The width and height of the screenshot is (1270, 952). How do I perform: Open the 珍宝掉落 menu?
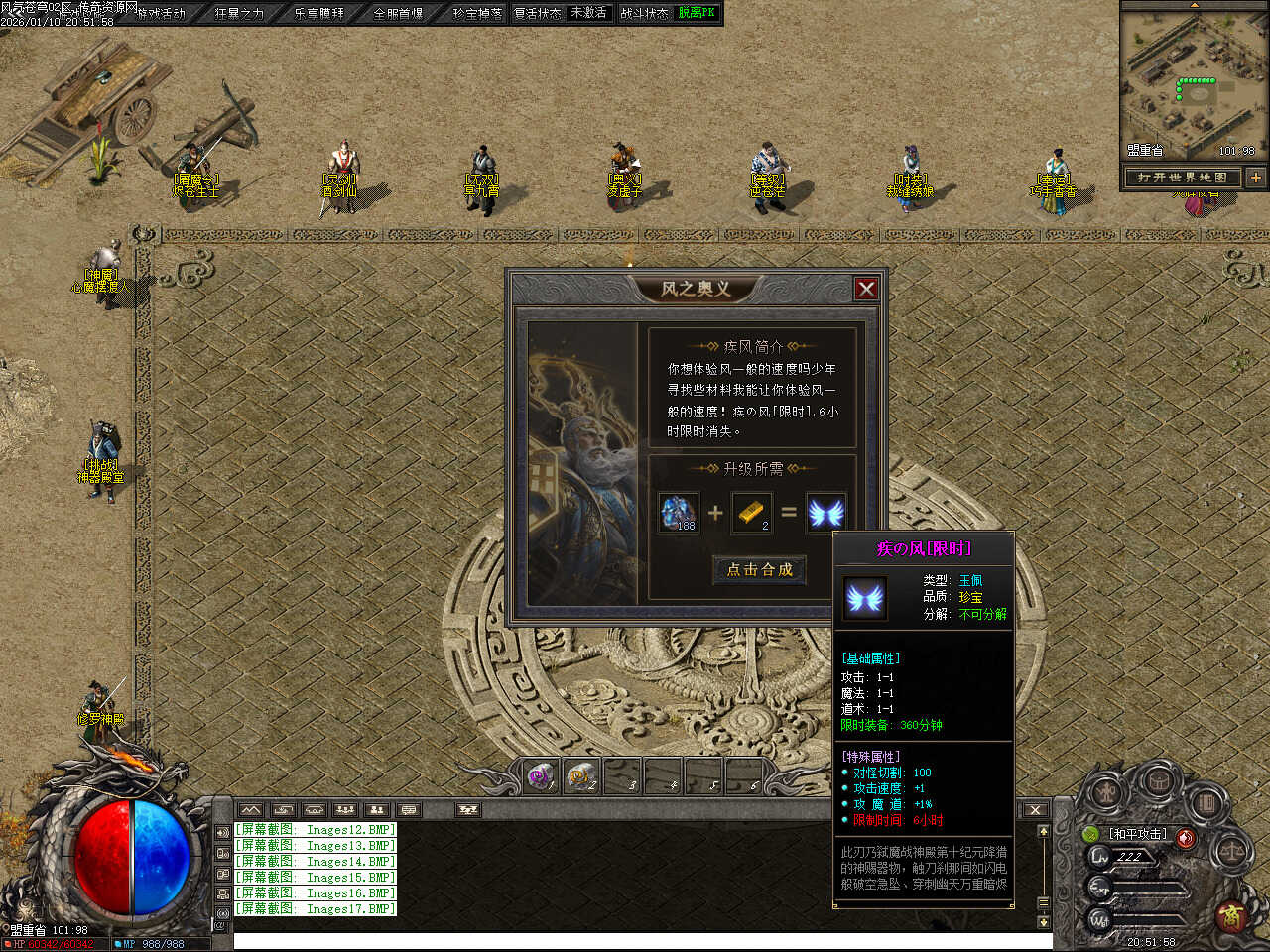point(477,14)
